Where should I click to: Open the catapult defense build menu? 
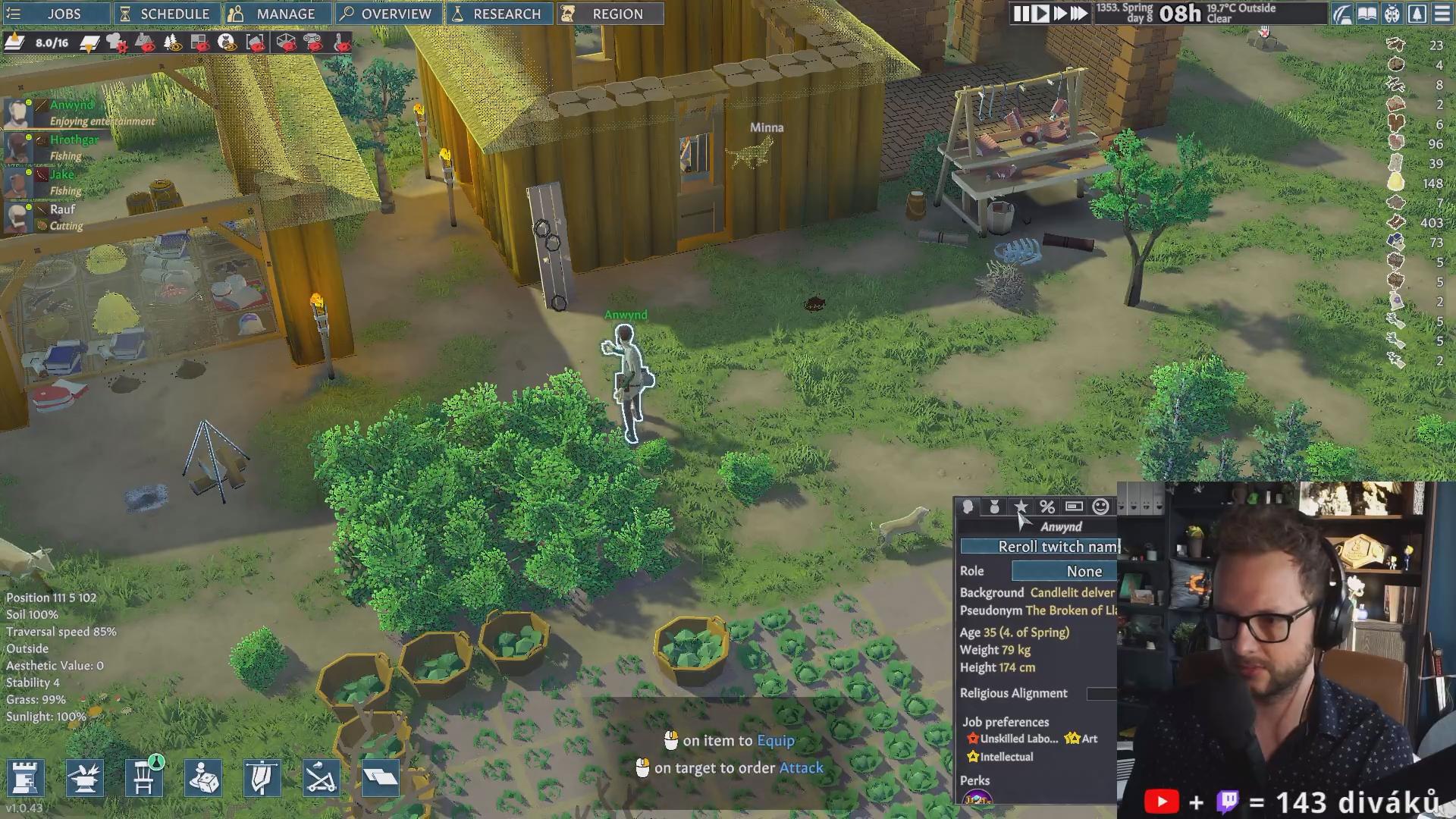click(321, 777)
